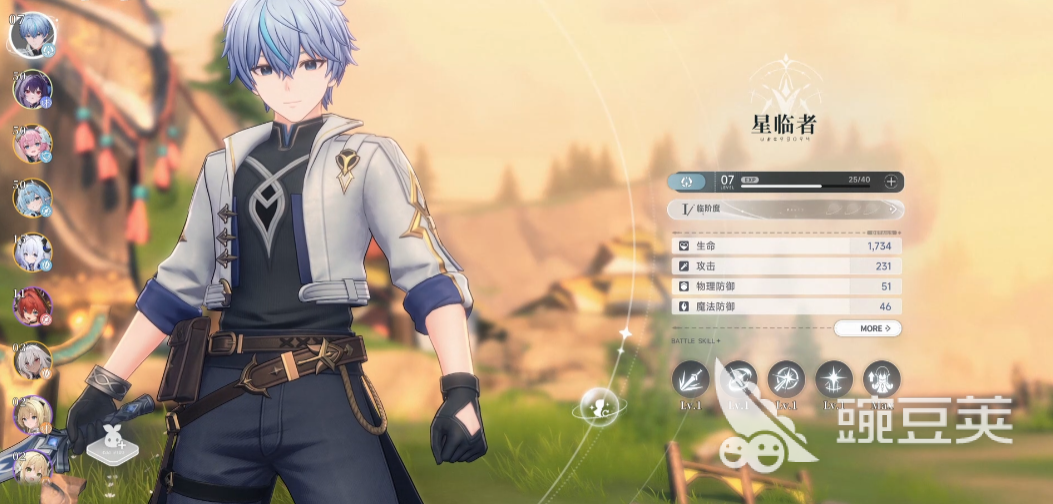
Task: Click the rabbit-eared plus pedestal icon
Action: tap(109, 442)
